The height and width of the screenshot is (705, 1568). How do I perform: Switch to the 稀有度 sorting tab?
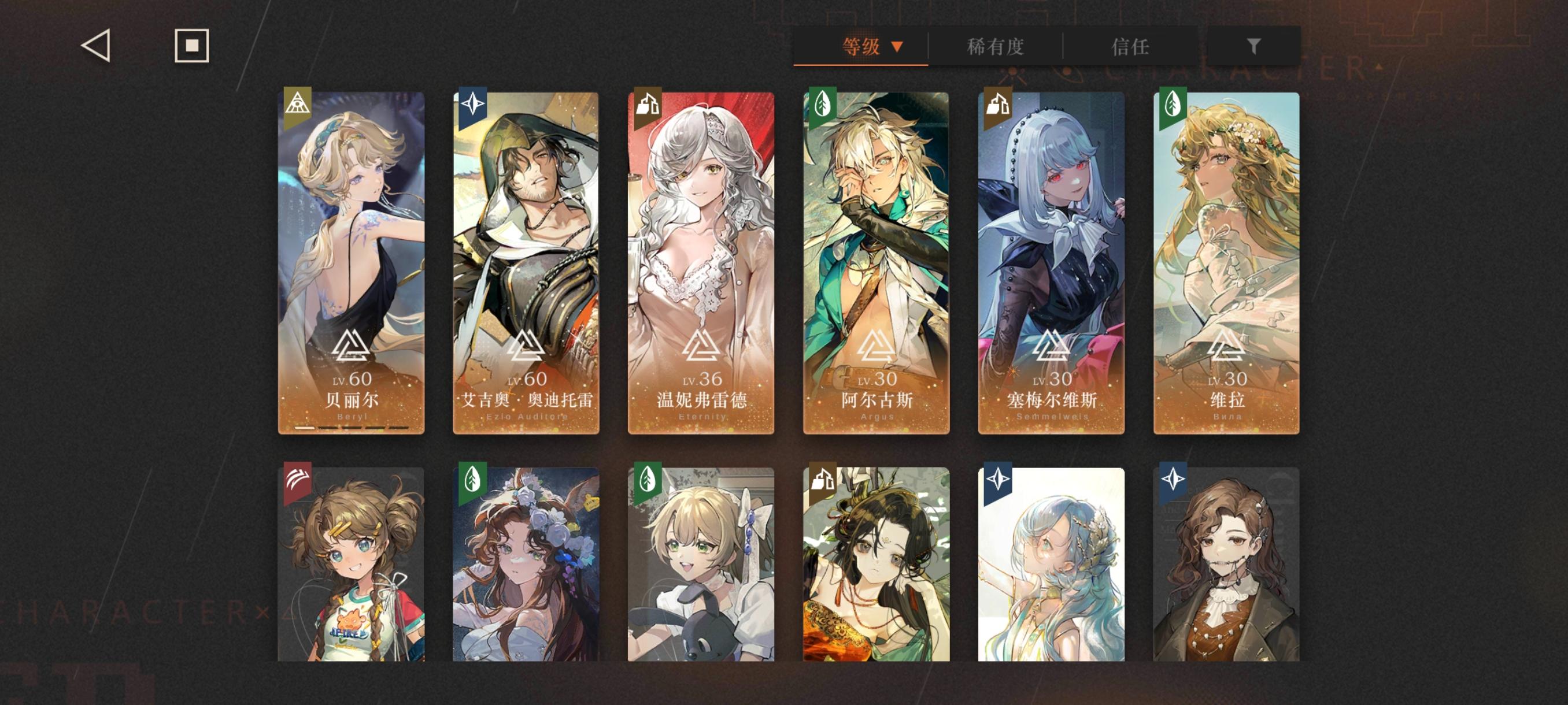pyautogui.click(x=996, y=46)
